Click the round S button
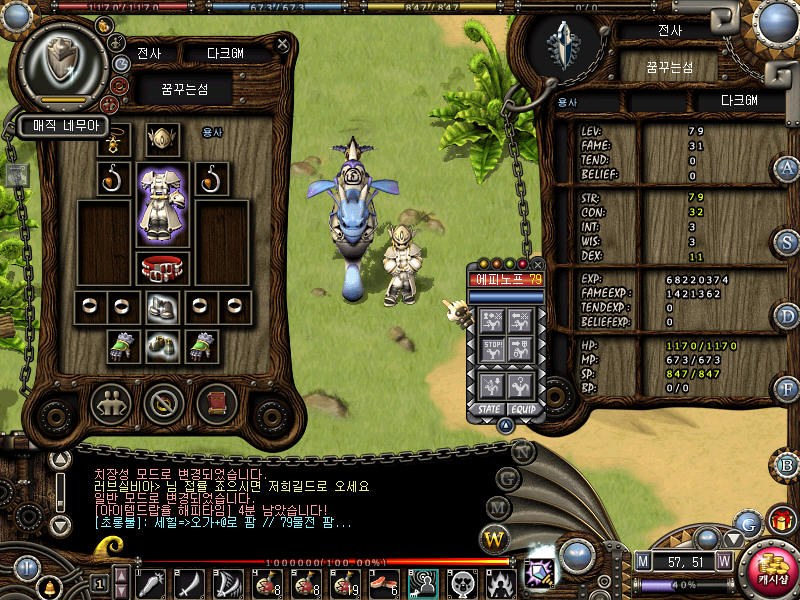This screenshot has width=800, height=600. pyautogui.click(x=787, y=242)
